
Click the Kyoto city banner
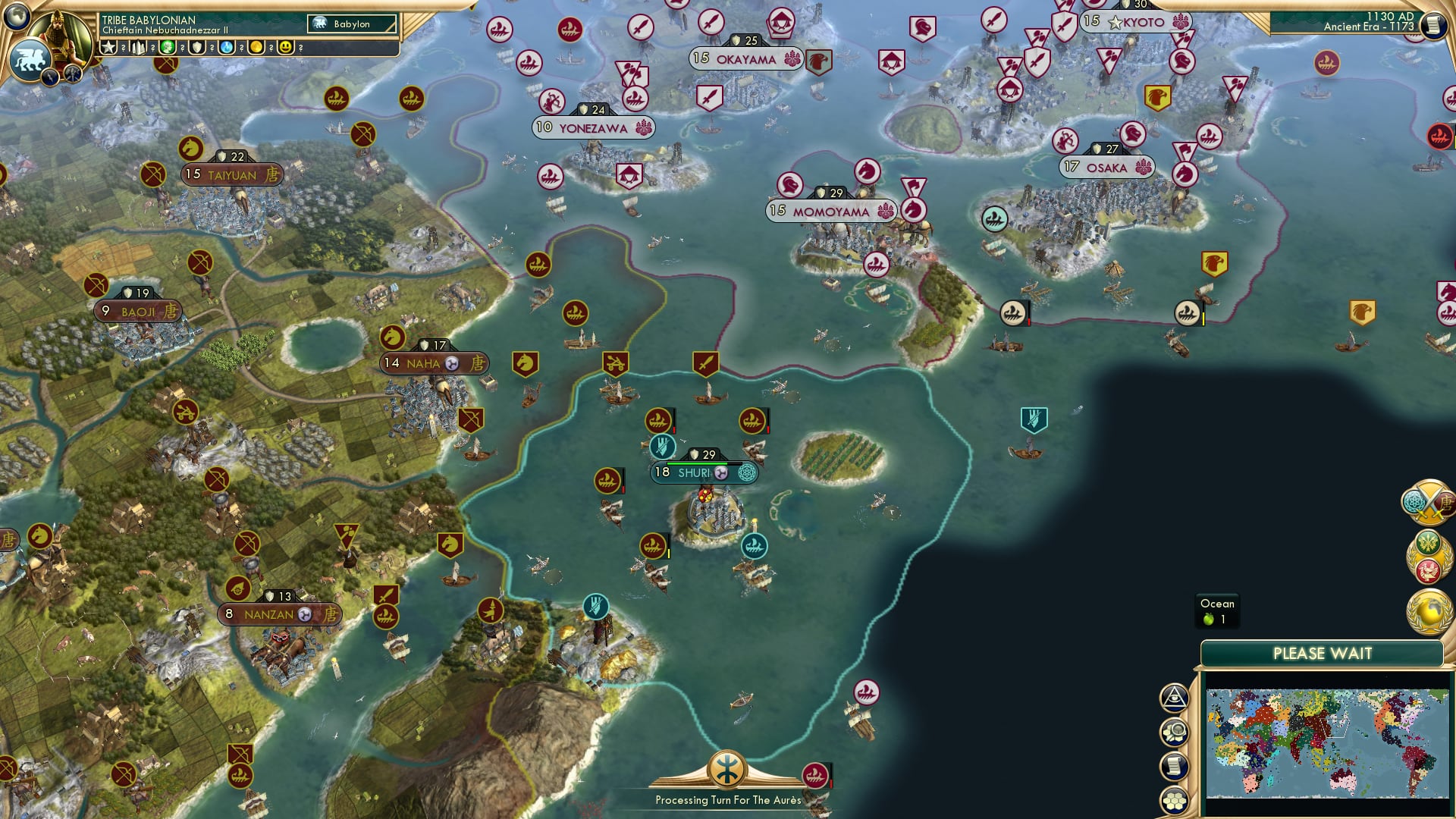[1137, 22]
